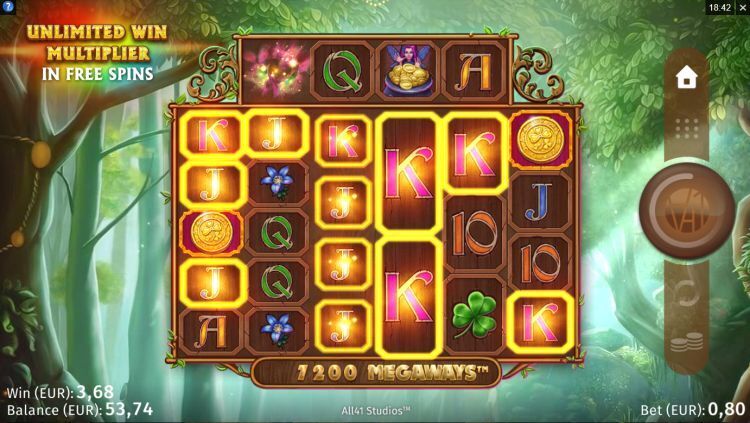Open the blue question mark help
750x423 pixels.
pyautogui.click(x=8, y=7)
